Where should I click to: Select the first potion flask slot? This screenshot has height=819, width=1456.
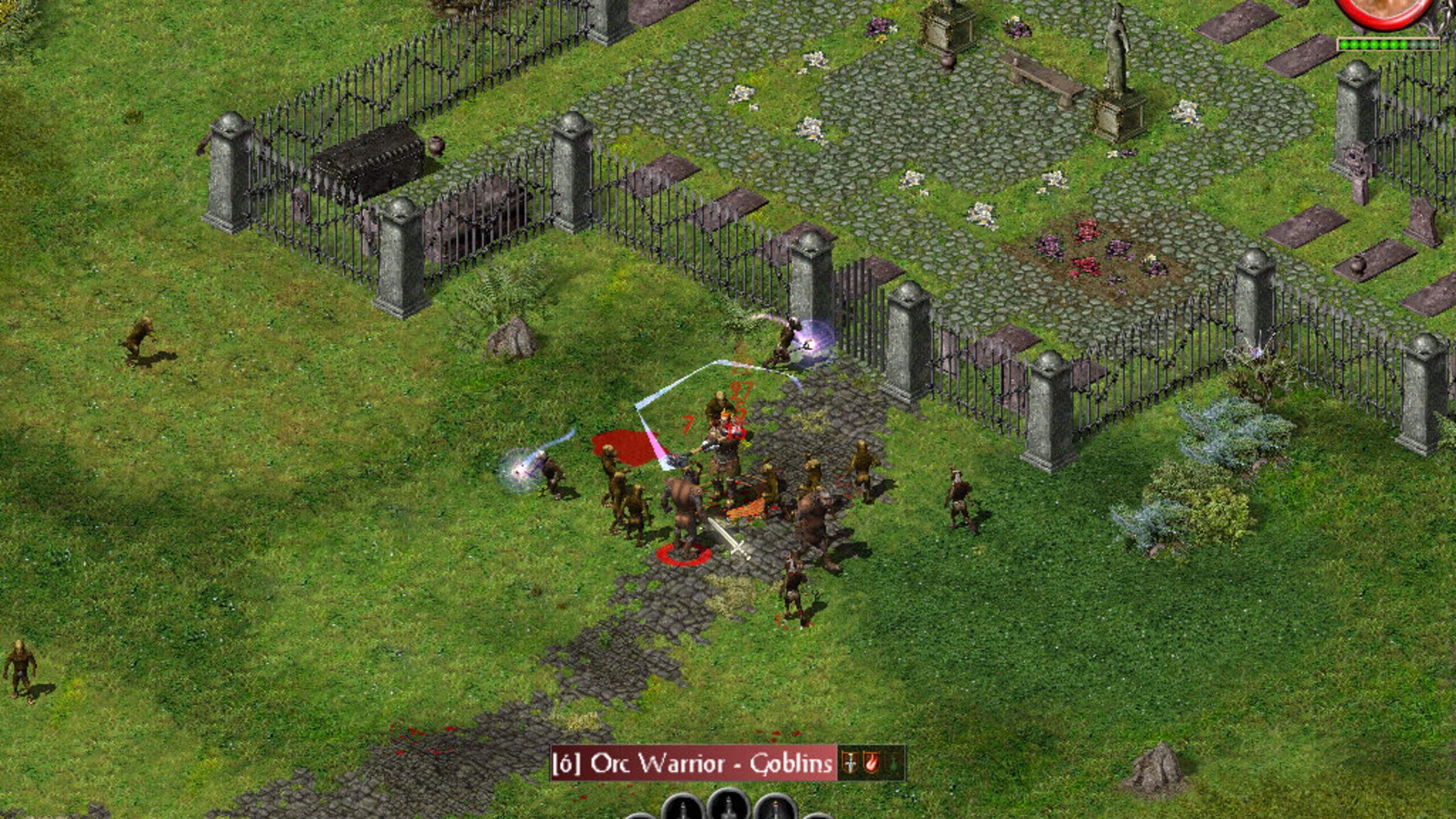(684, 812)
